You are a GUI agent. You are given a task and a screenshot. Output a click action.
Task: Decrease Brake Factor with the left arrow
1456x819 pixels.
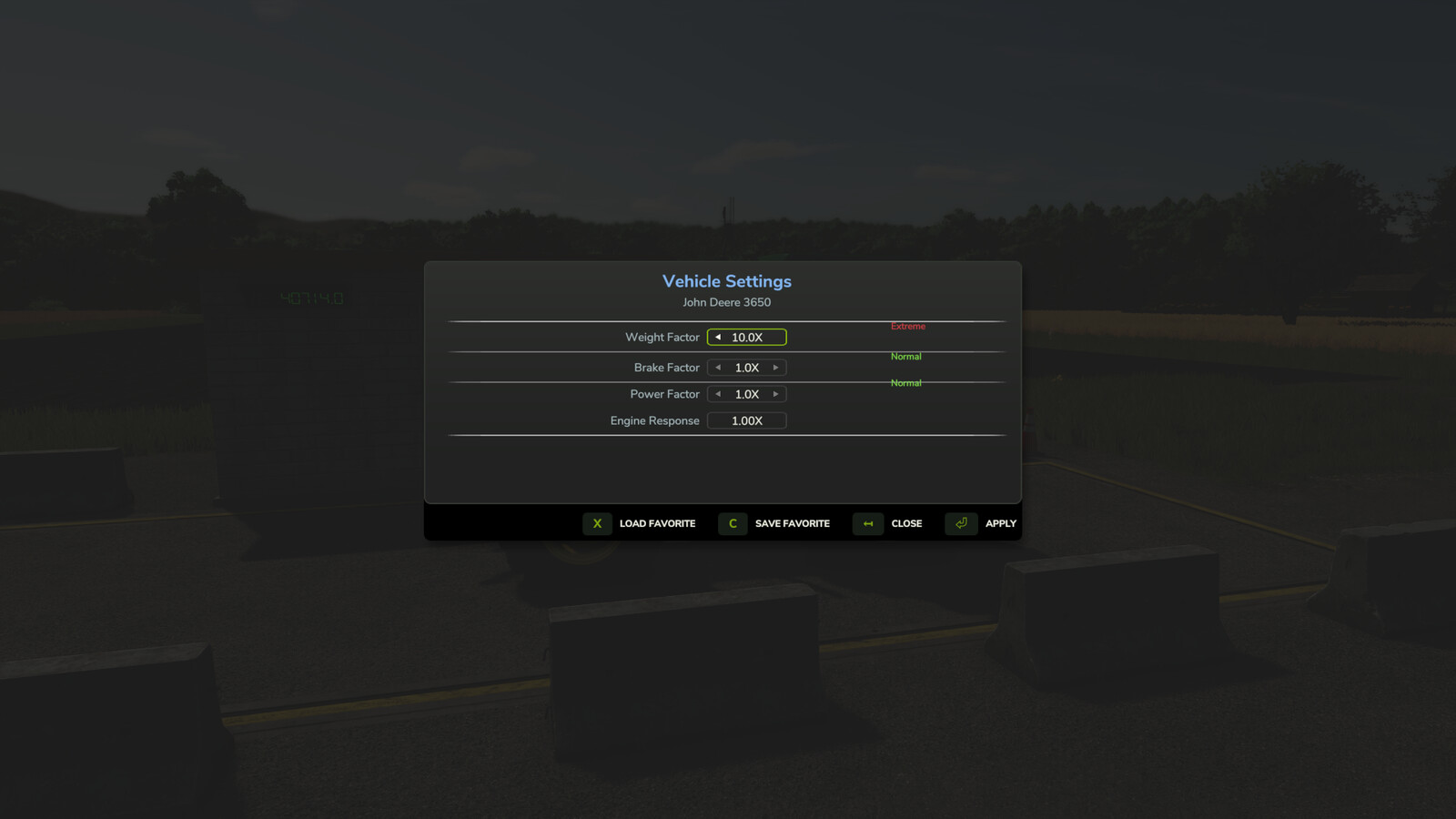point(718,367)
